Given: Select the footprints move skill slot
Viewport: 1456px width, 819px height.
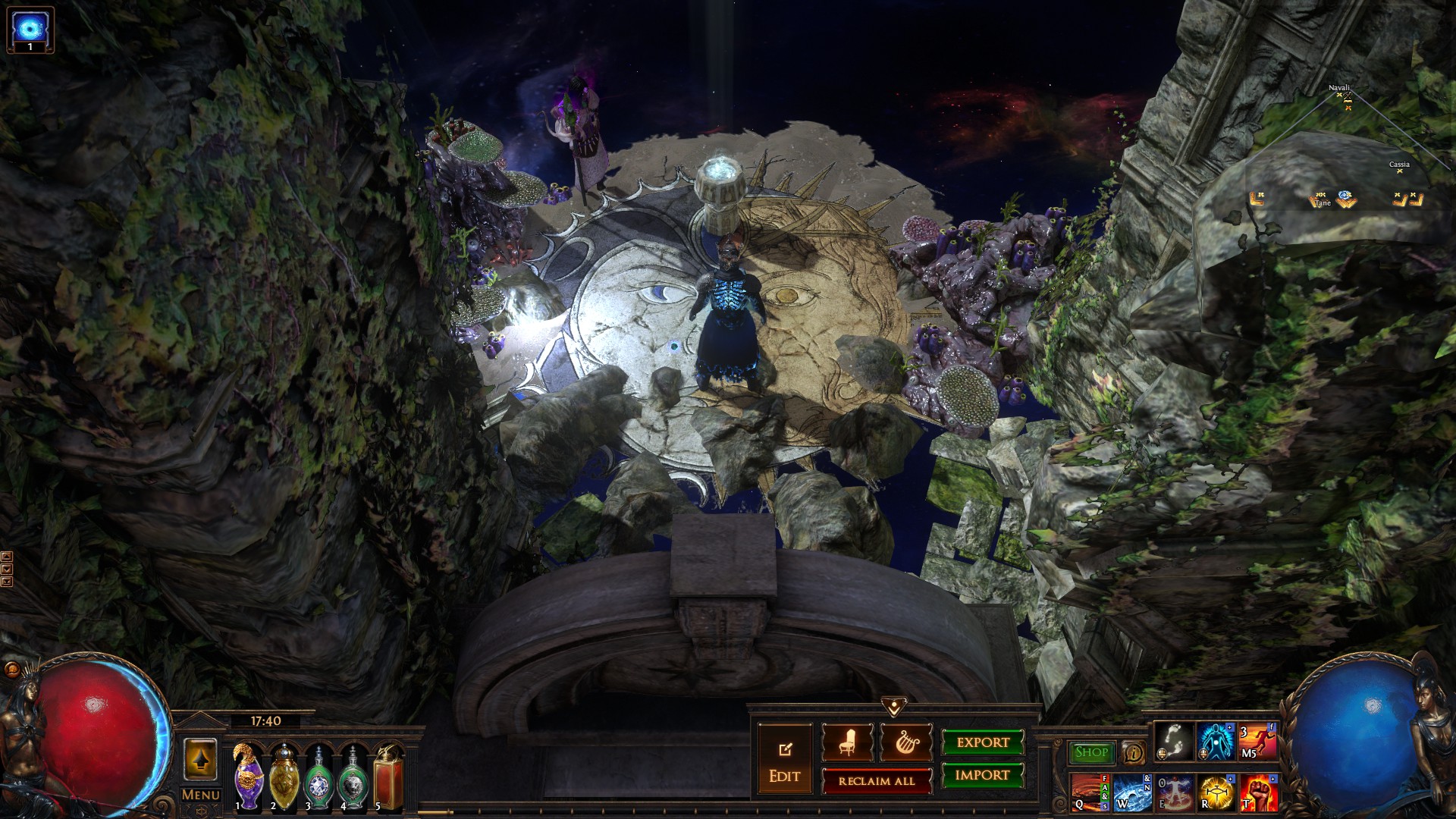Looking at the screenshot, I should point(1175,742).
